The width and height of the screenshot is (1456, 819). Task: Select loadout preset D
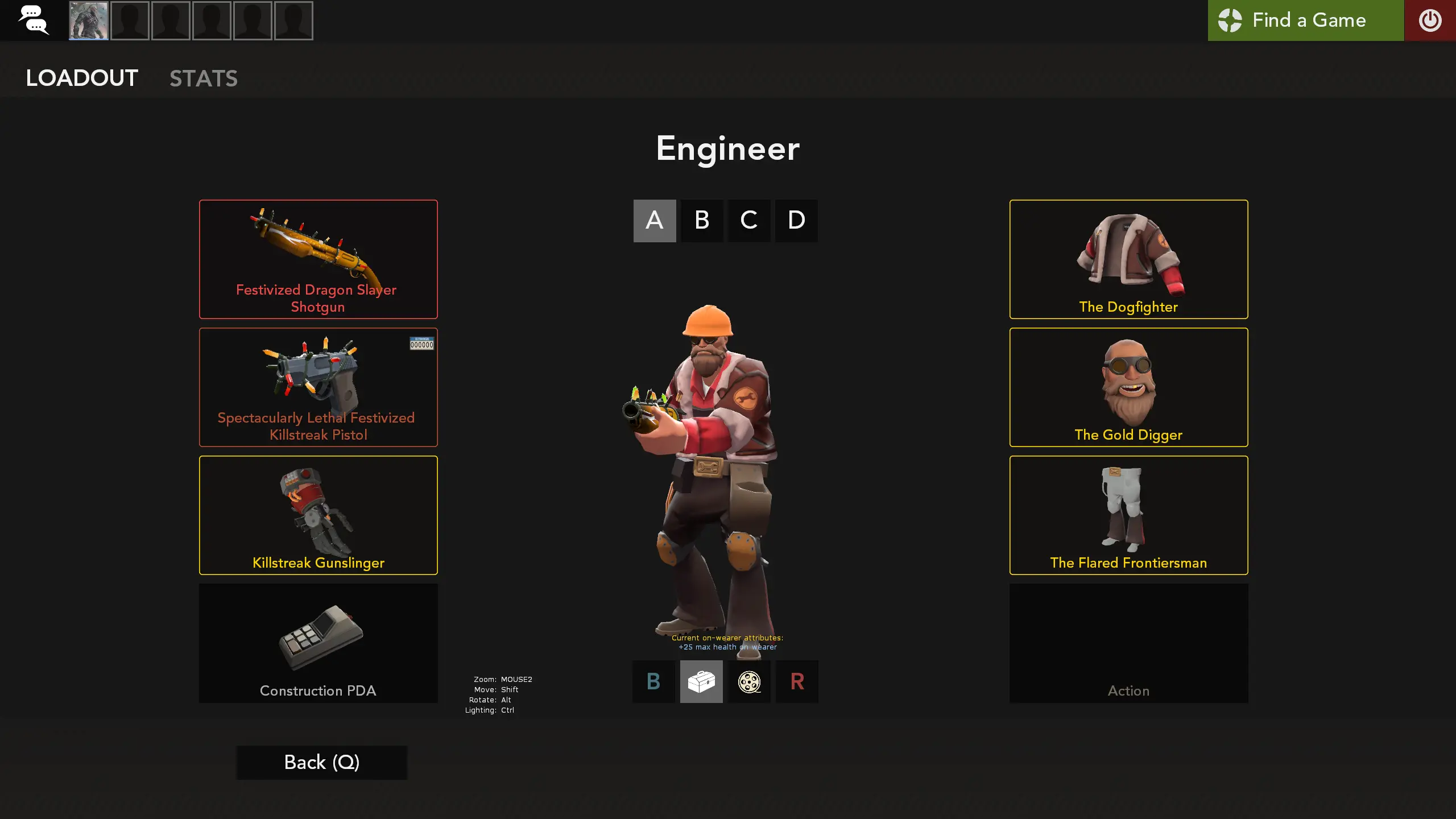pos(796,221)
